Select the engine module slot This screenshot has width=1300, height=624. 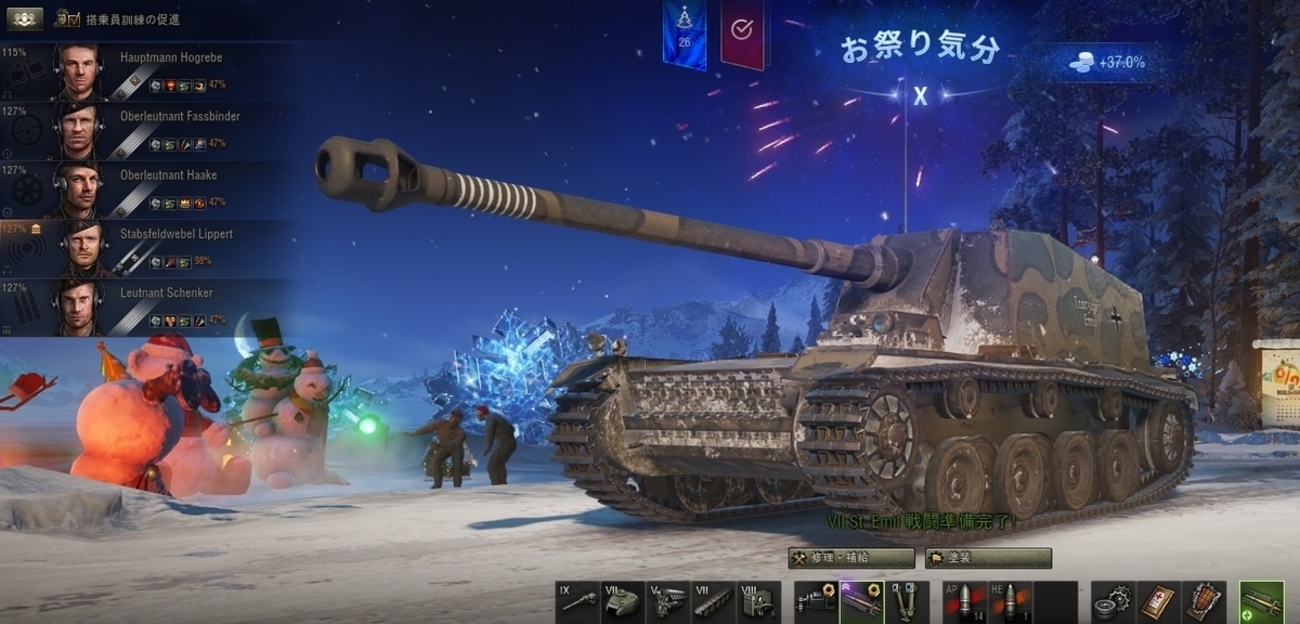pyautogui.click(x=669, y=601)
